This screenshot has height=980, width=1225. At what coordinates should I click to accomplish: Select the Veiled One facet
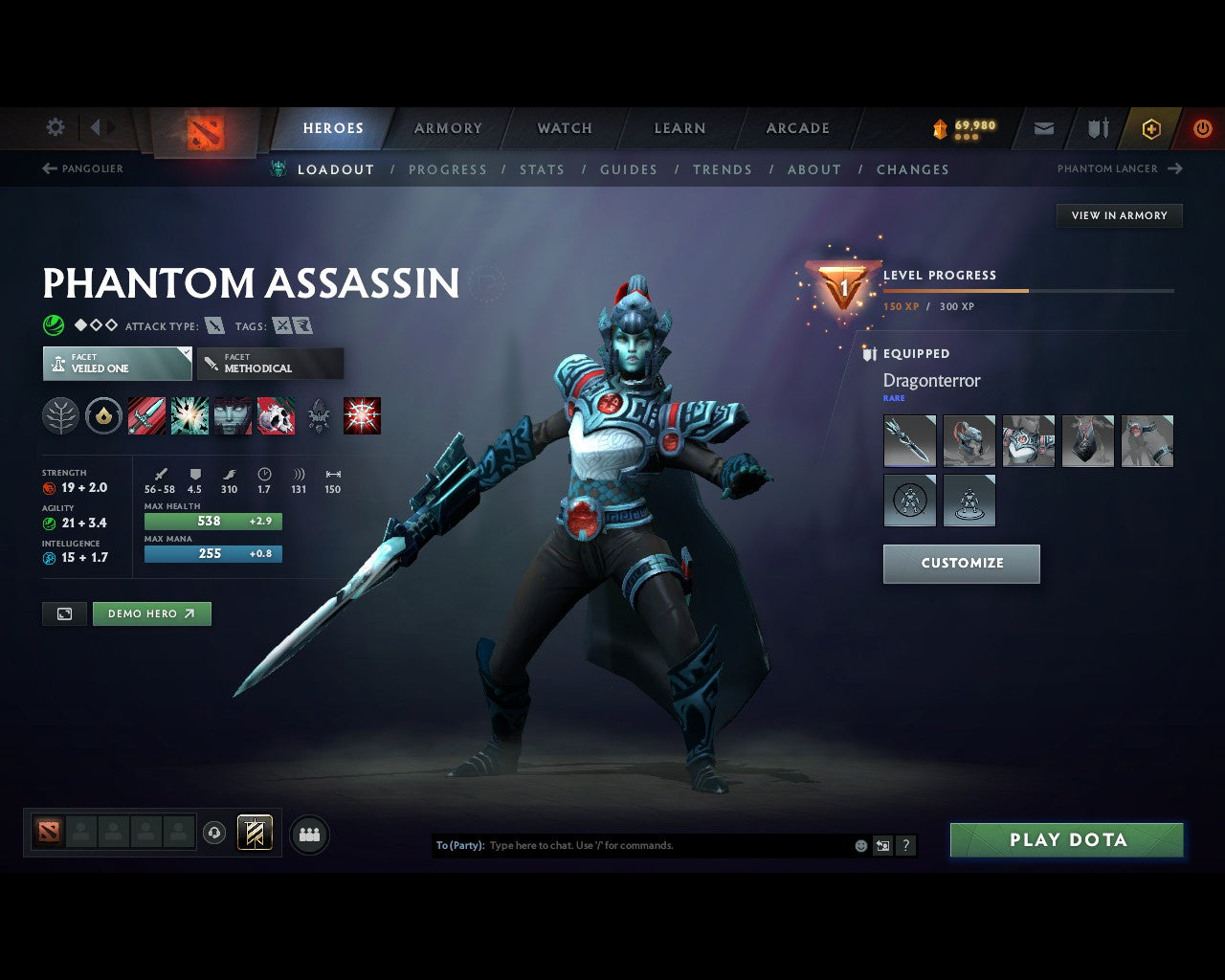[116, 364]
